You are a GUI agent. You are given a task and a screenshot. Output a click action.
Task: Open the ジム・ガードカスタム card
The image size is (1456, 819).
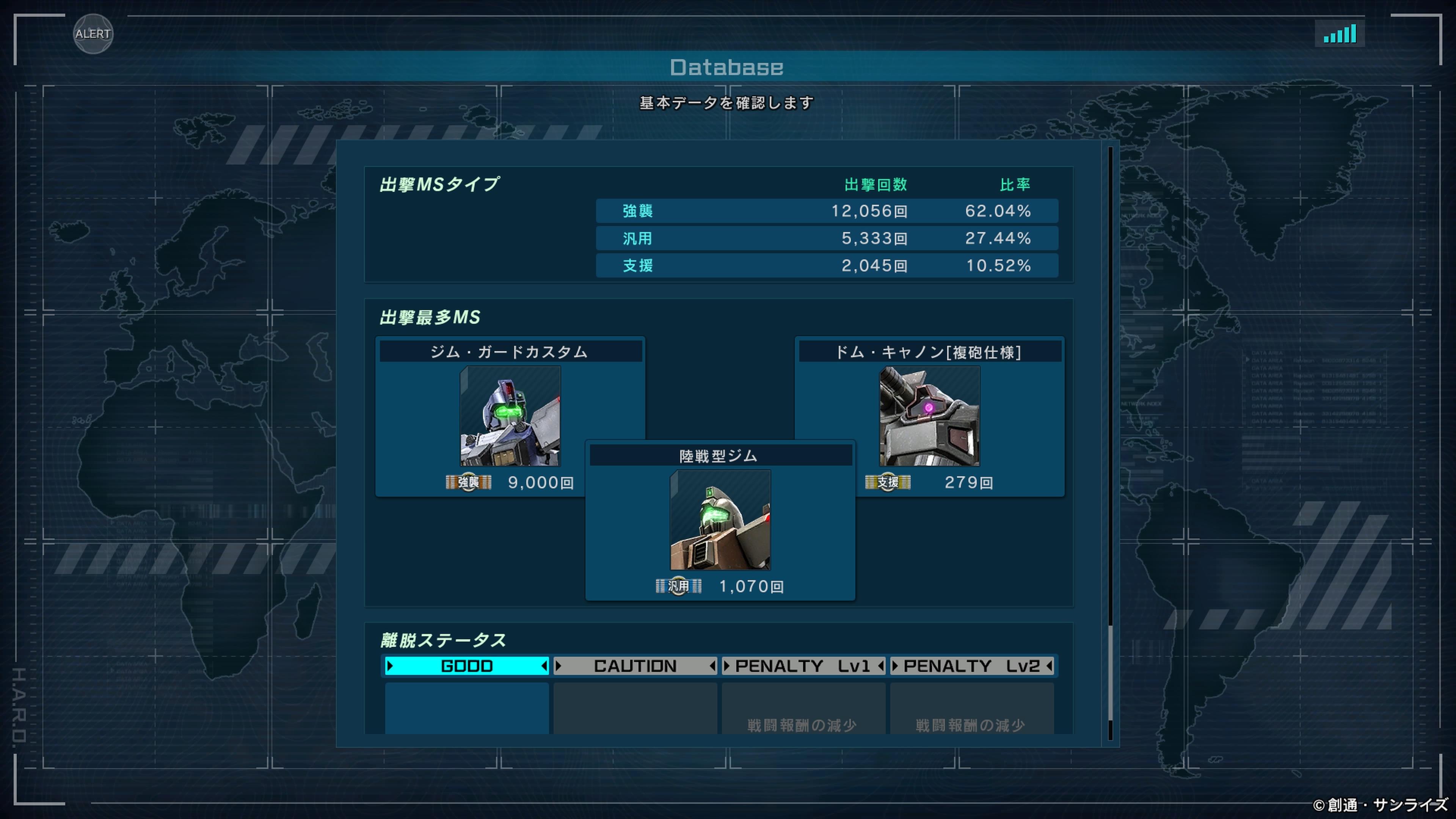[x=510, y=416]
